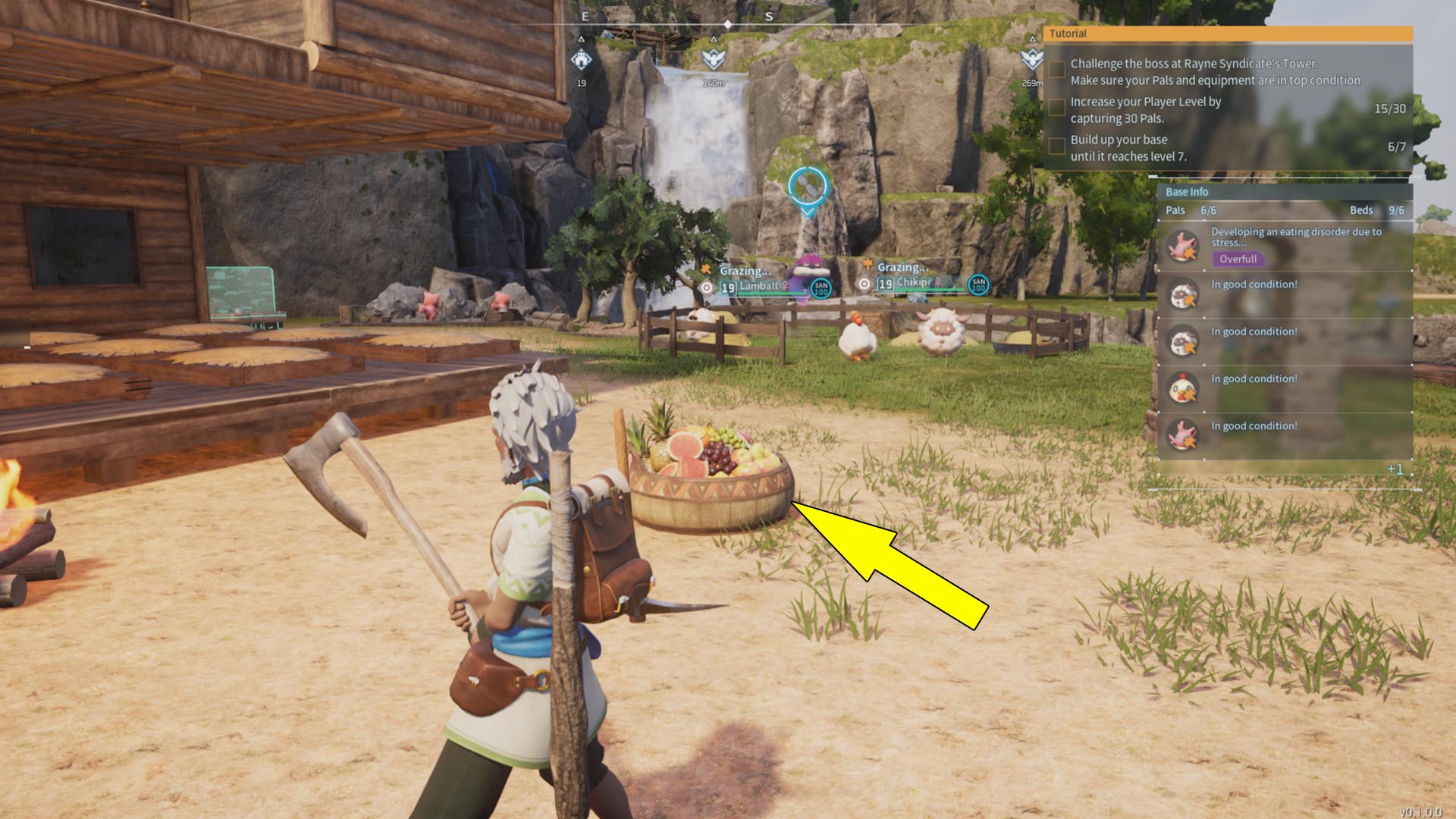Click the purple Overfull status tag
1456x819 pixels.
point(1238,259)
